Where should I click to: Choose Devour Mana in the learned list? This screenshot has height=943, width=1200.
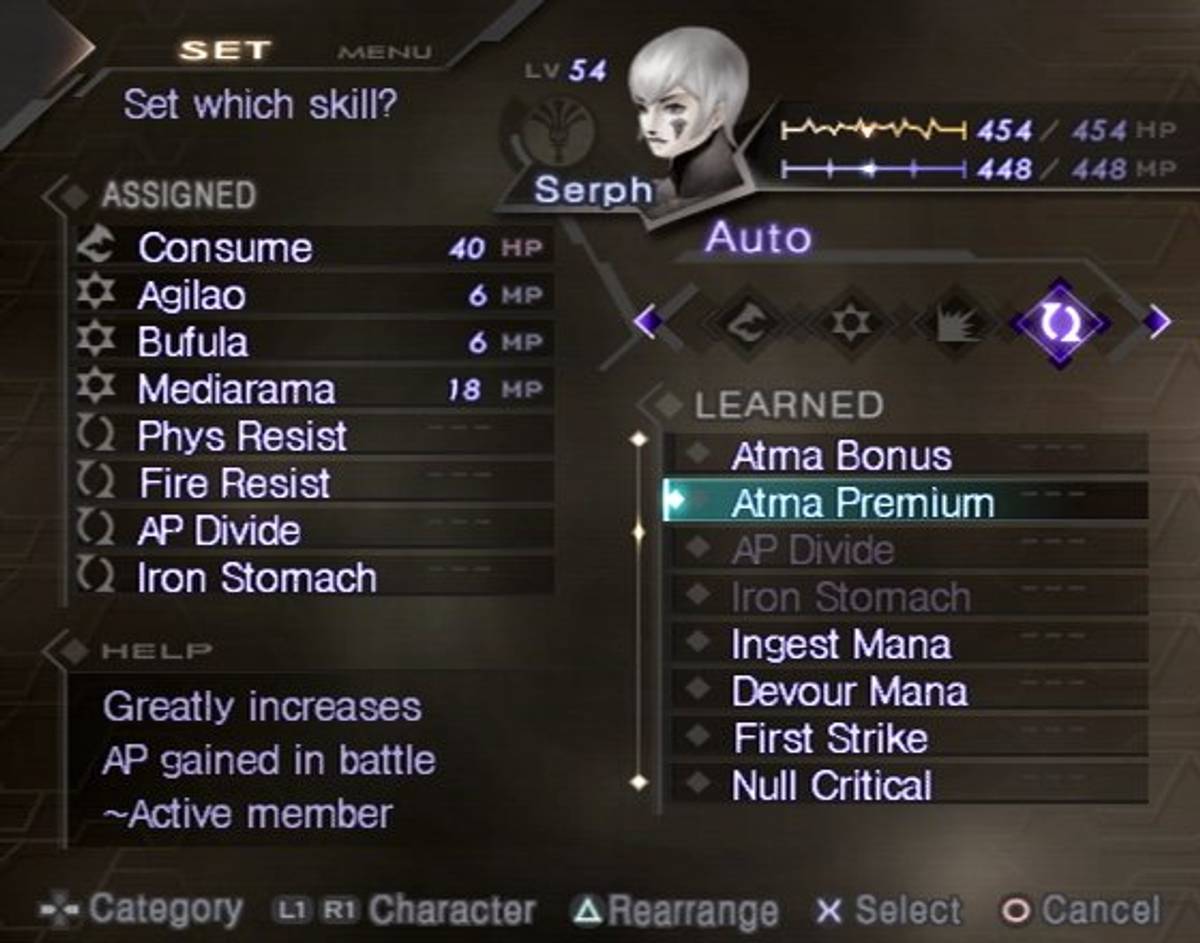coord(905,691)
